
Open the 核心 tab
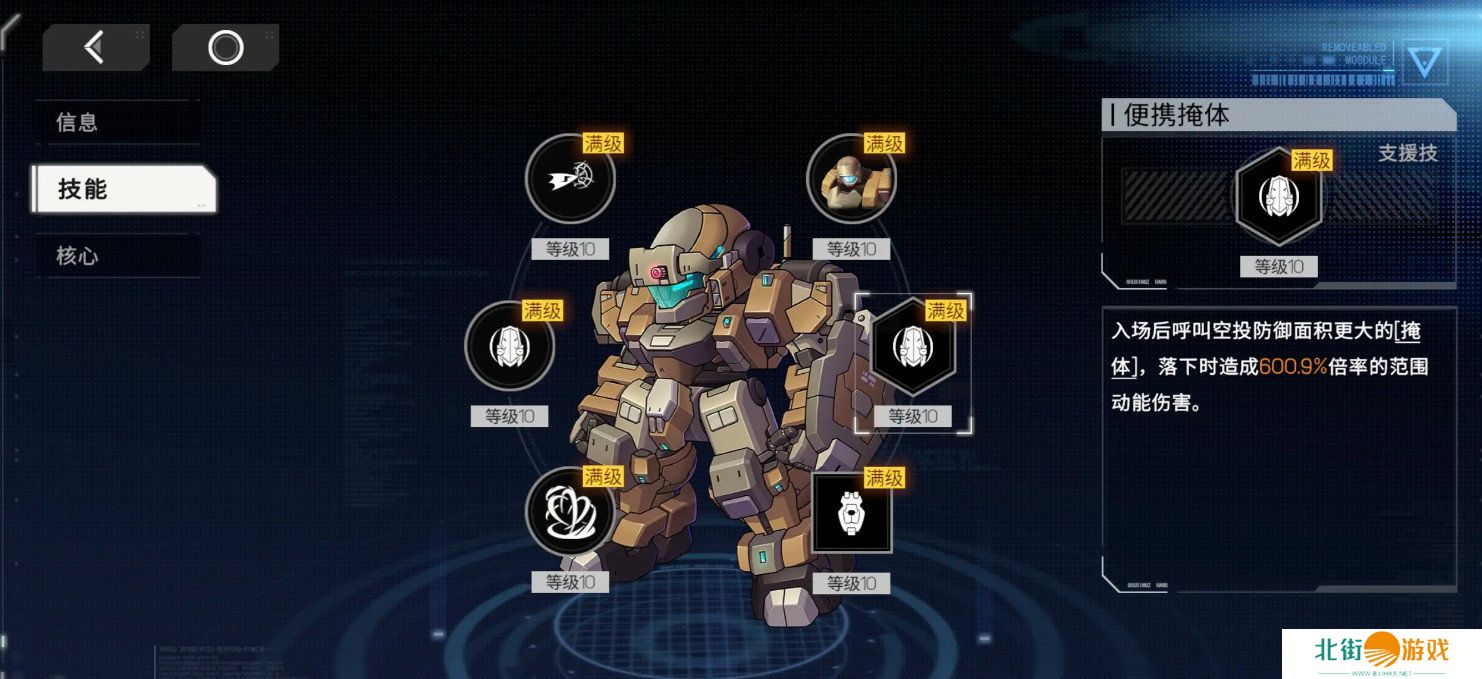[x=115, y=256]
